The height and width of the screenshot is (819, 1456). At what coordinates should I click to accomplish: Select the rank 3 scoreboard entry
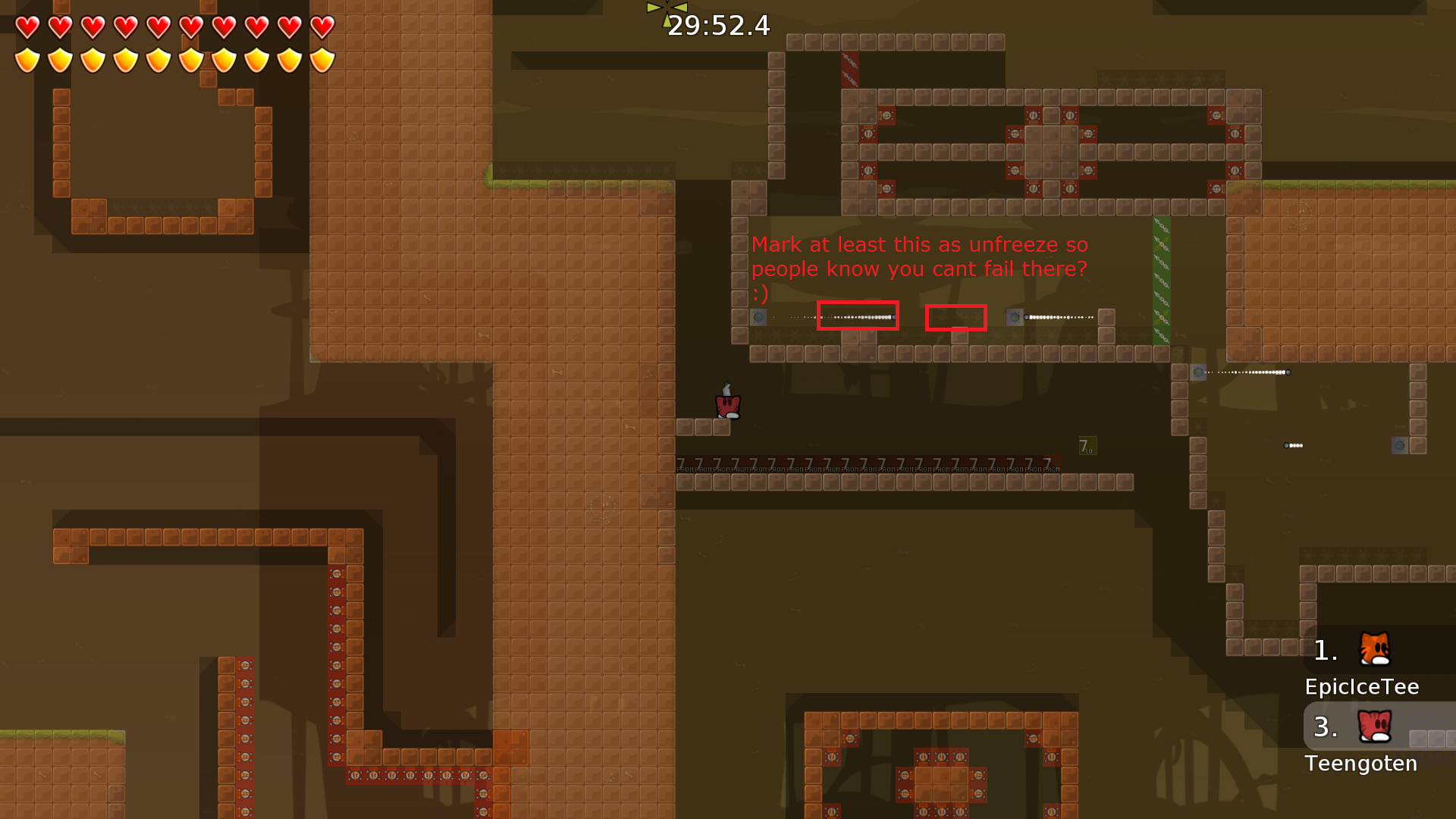tap(1326, 727)
